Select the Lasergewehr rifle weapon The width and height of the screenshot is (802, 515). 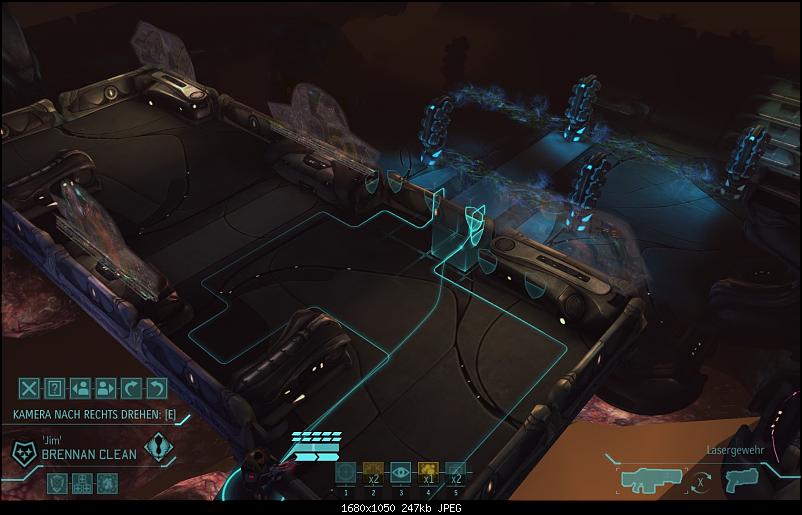(652, 479)
